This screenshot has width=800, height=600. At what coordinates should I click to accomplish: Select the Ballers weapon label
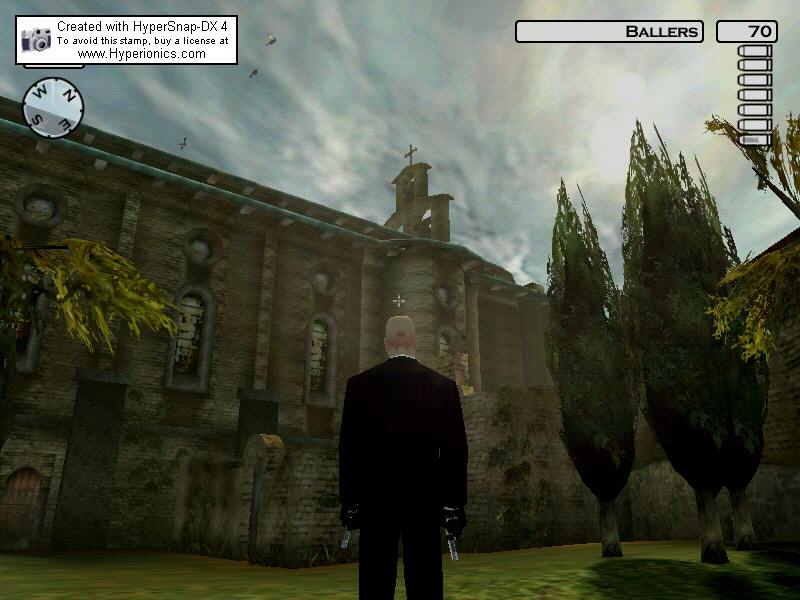[609, 32]
